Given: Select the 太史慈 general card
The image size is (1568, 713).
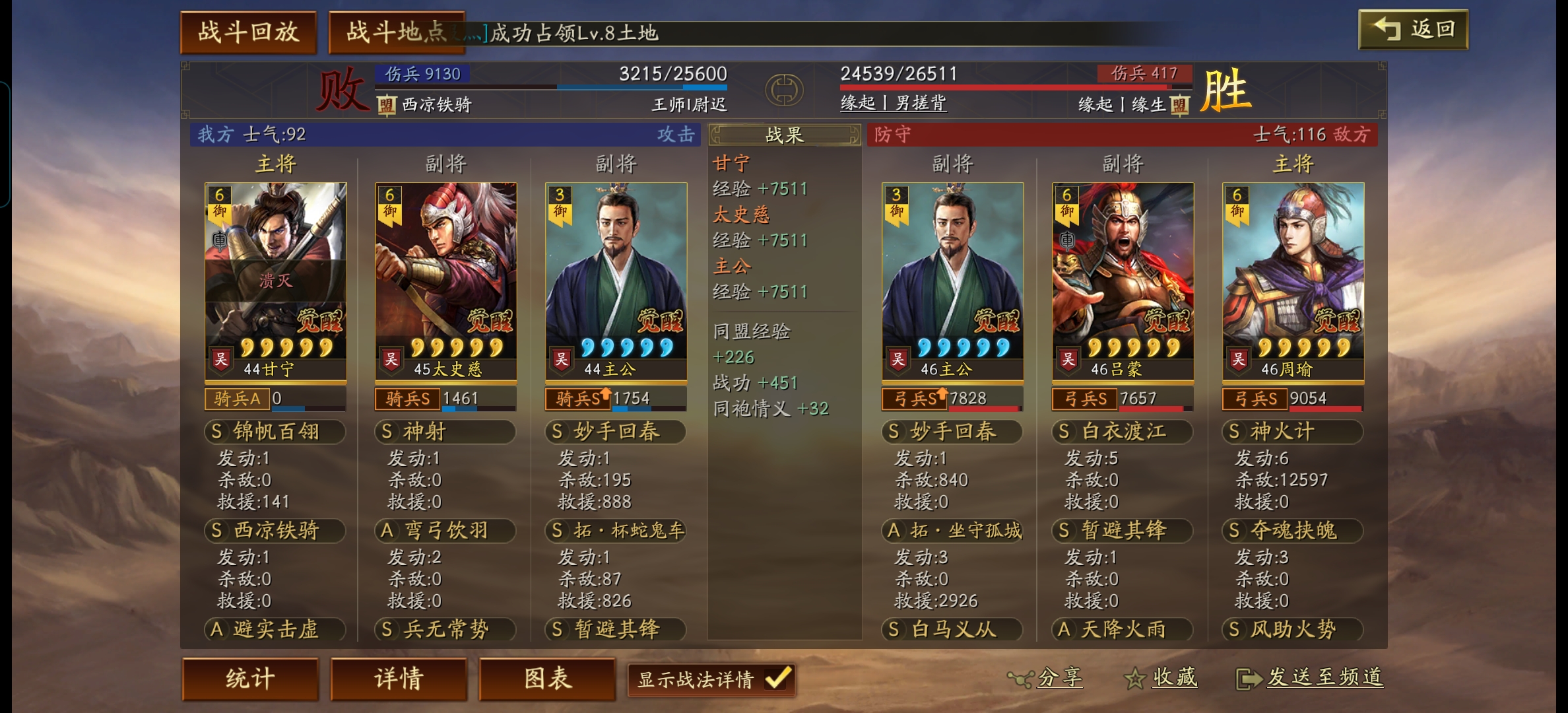Looking at the screenshot, I should 445,281.
